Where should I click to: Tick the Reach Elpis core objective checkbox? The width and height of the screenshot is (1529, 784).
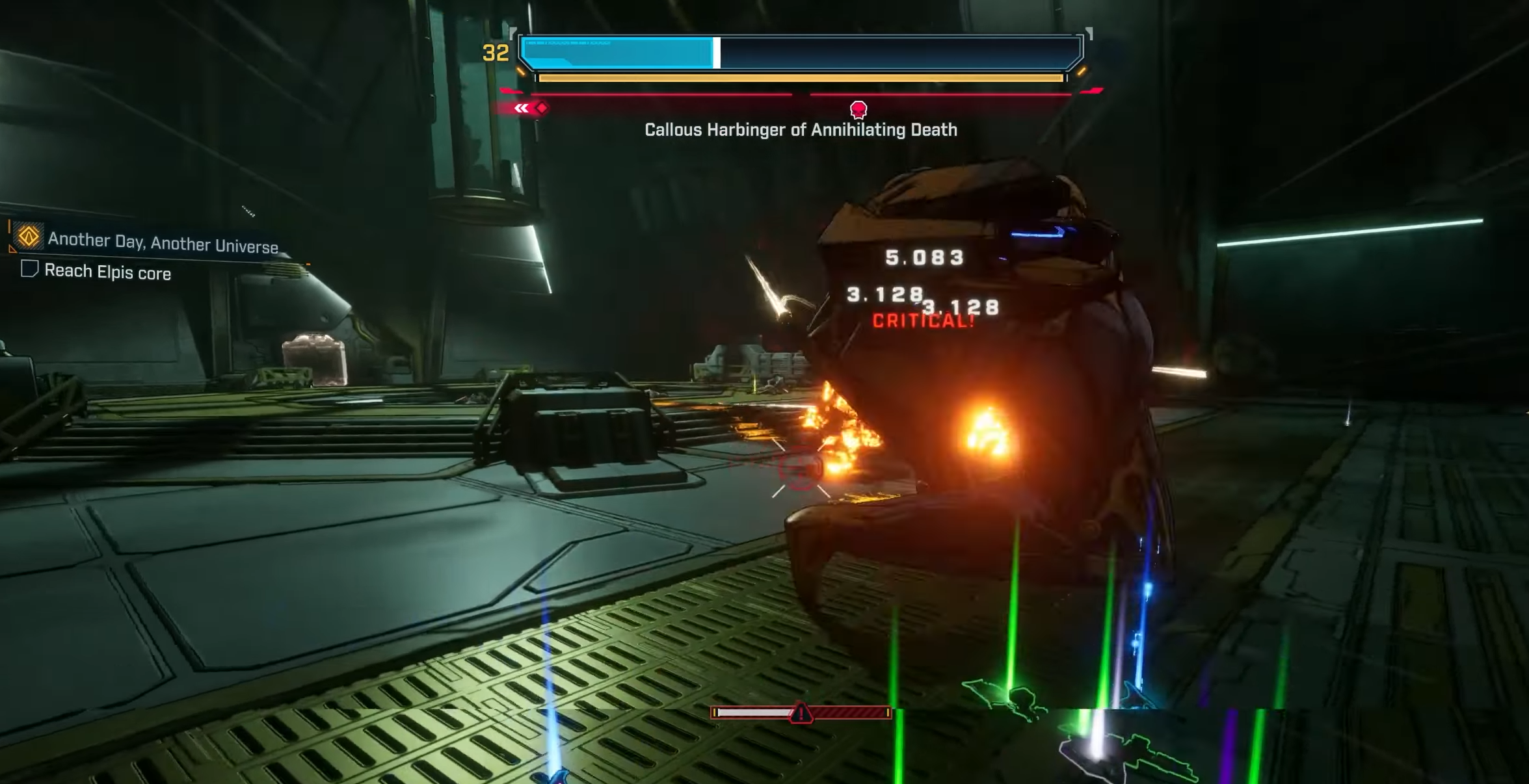point(29,268)
